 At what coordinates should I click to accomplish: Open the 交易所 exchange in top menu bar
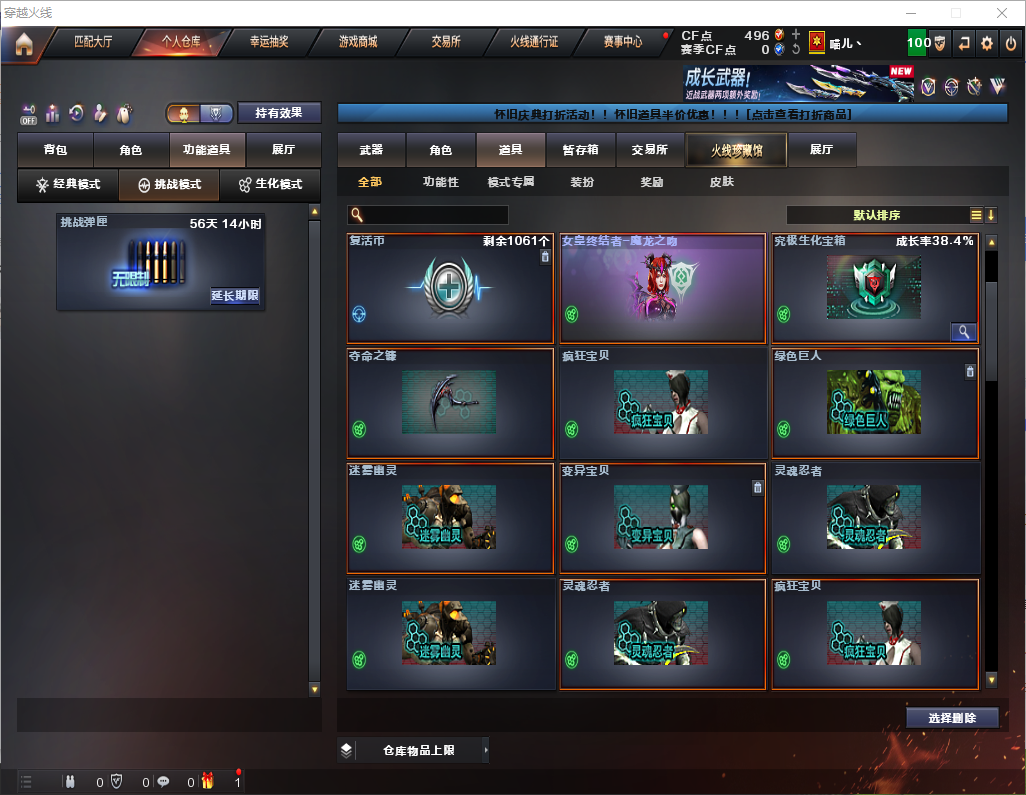pyautogui.click(x=446, y=42)
